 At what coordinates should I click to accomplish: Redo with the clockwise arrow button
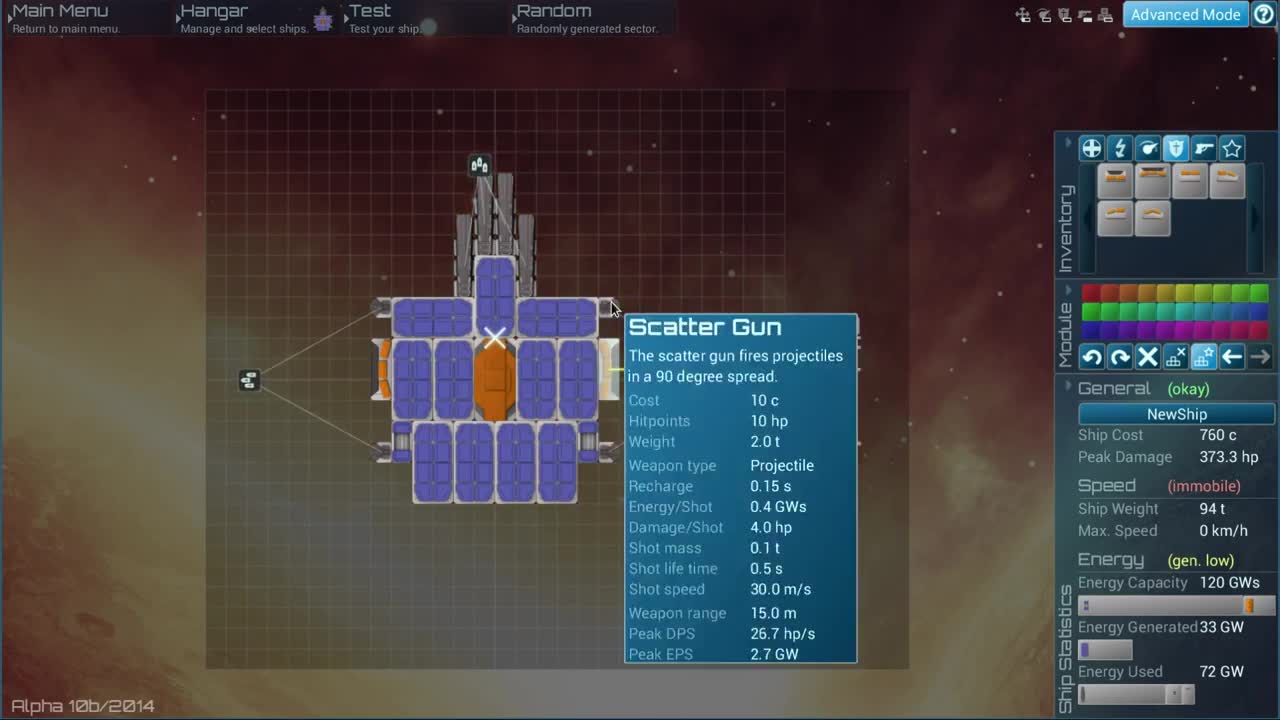1120,357
